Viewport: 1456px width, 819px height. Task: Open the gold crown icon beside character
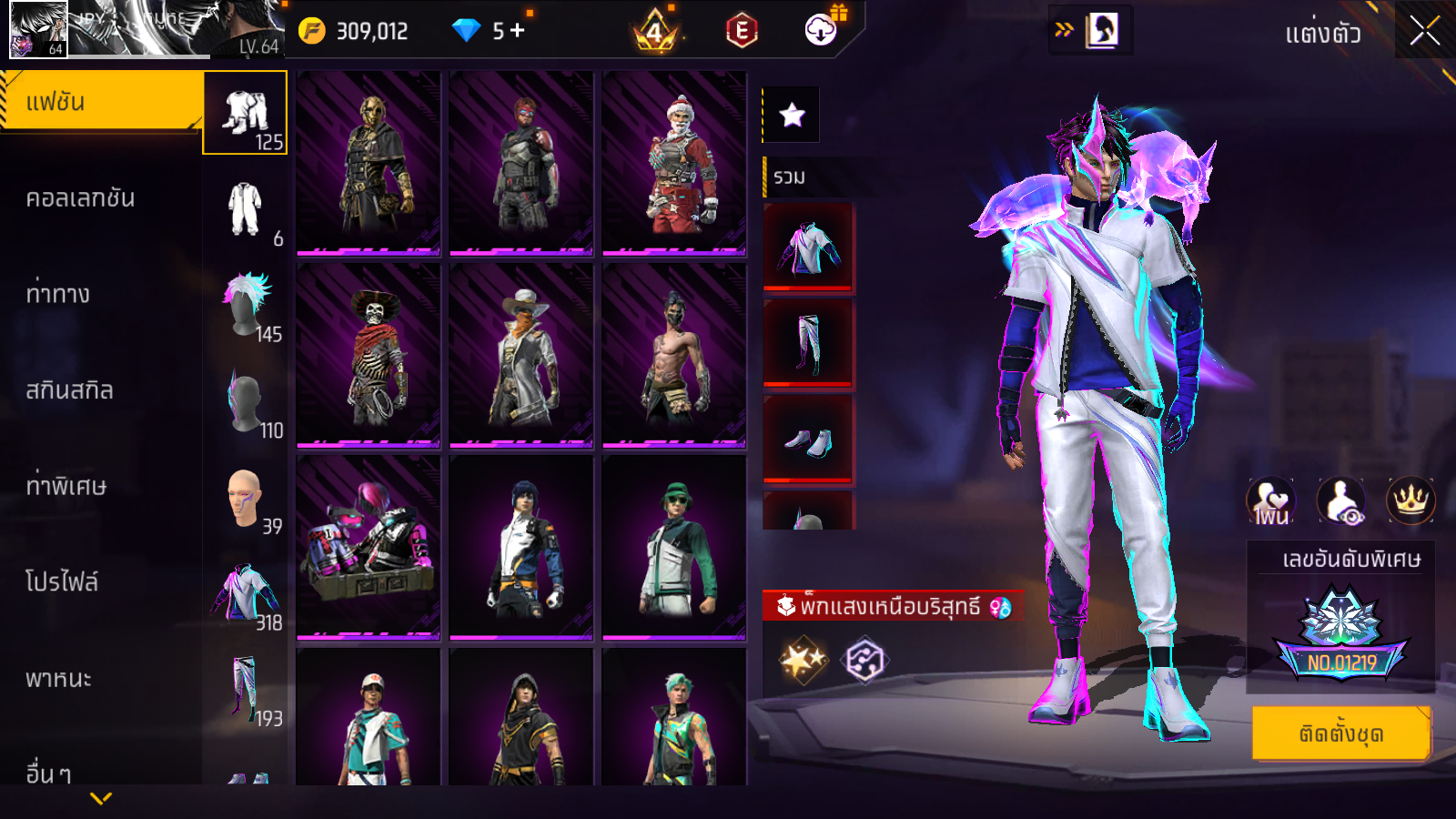pyautogui.click(x=1410, y=500)
